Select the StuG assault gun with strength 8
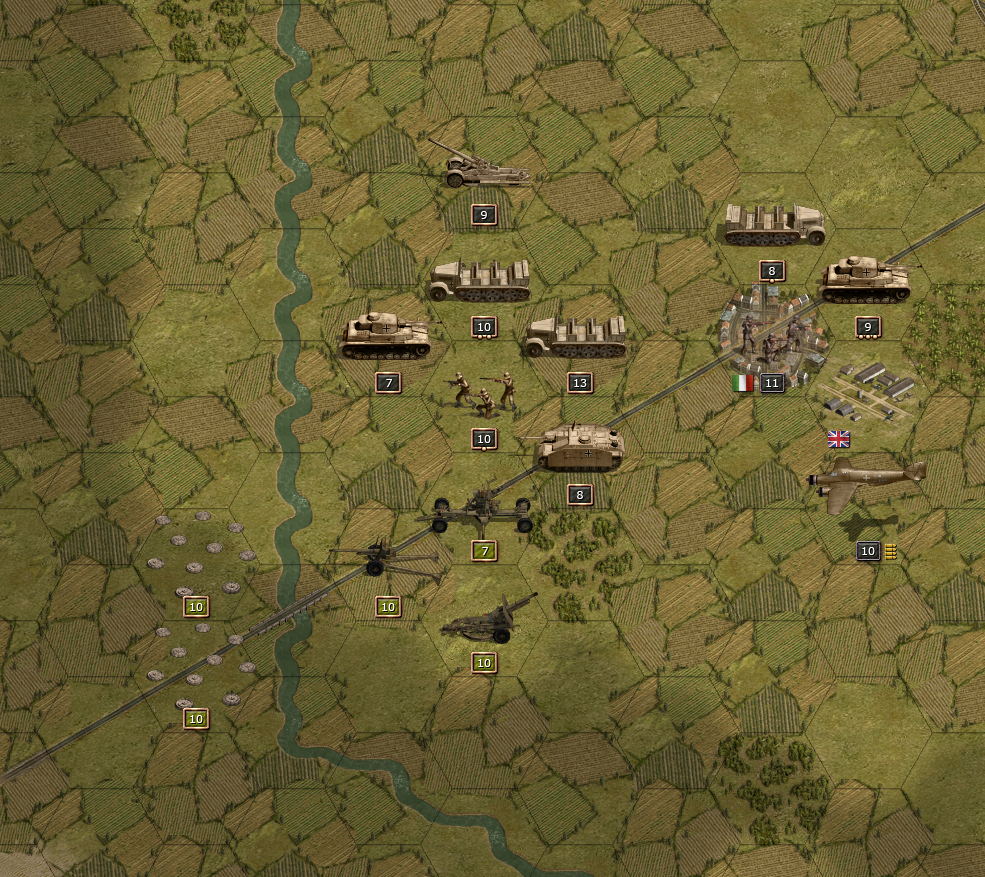985x877 pixels. pos(580,448)
